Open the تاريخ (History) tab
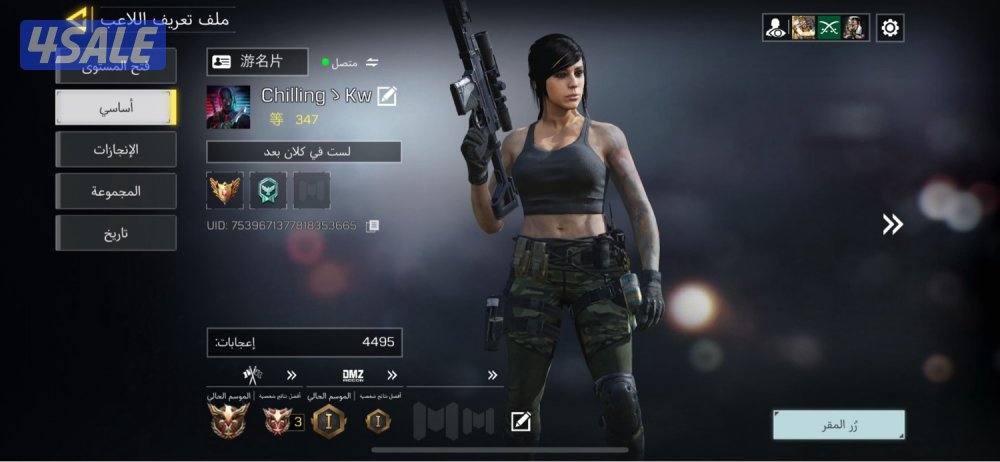This screenshot has height=462, width=1000. tap(116, 233)
